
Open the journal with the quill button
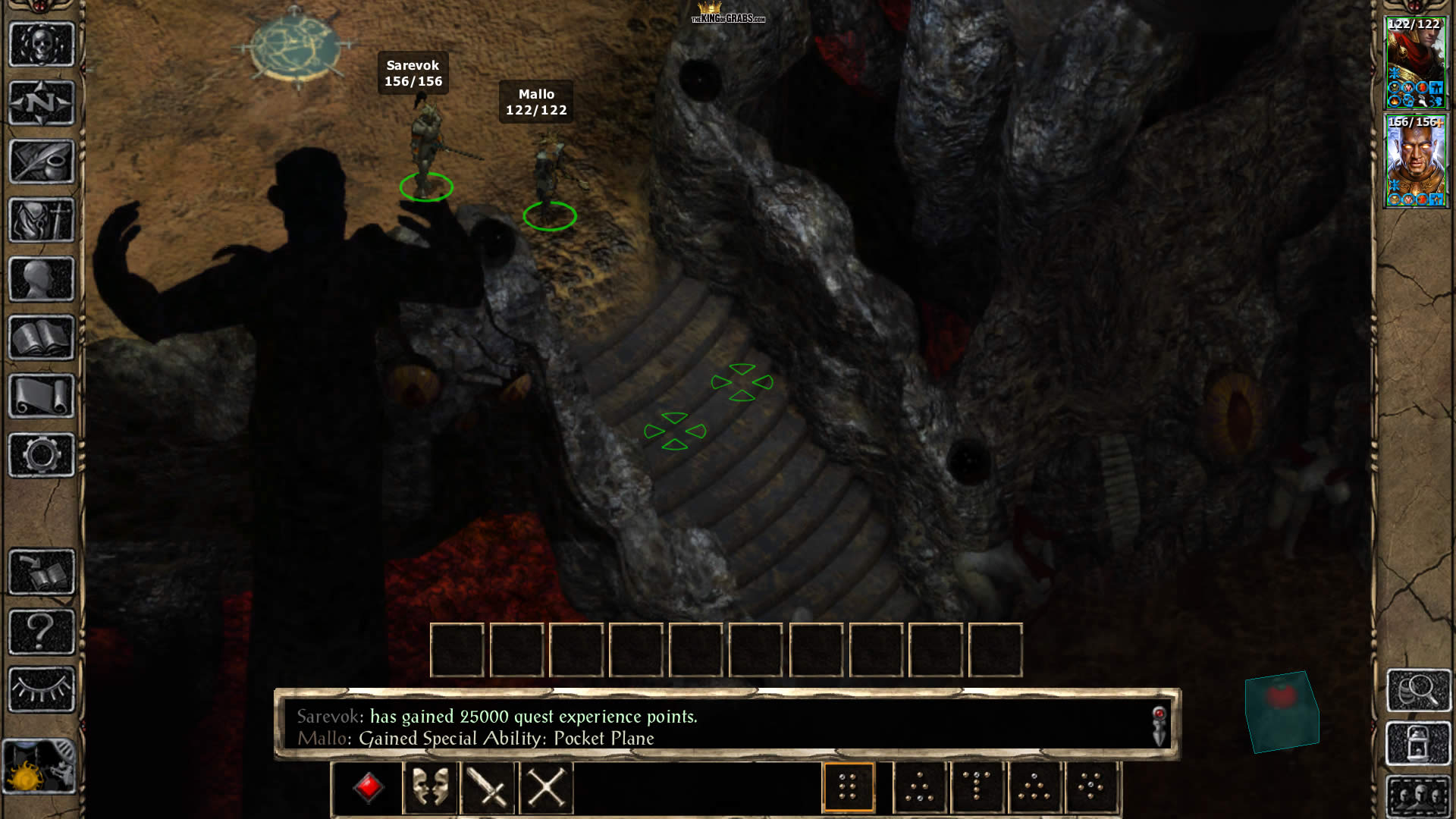pyautogui.click(x=42, y=161)
